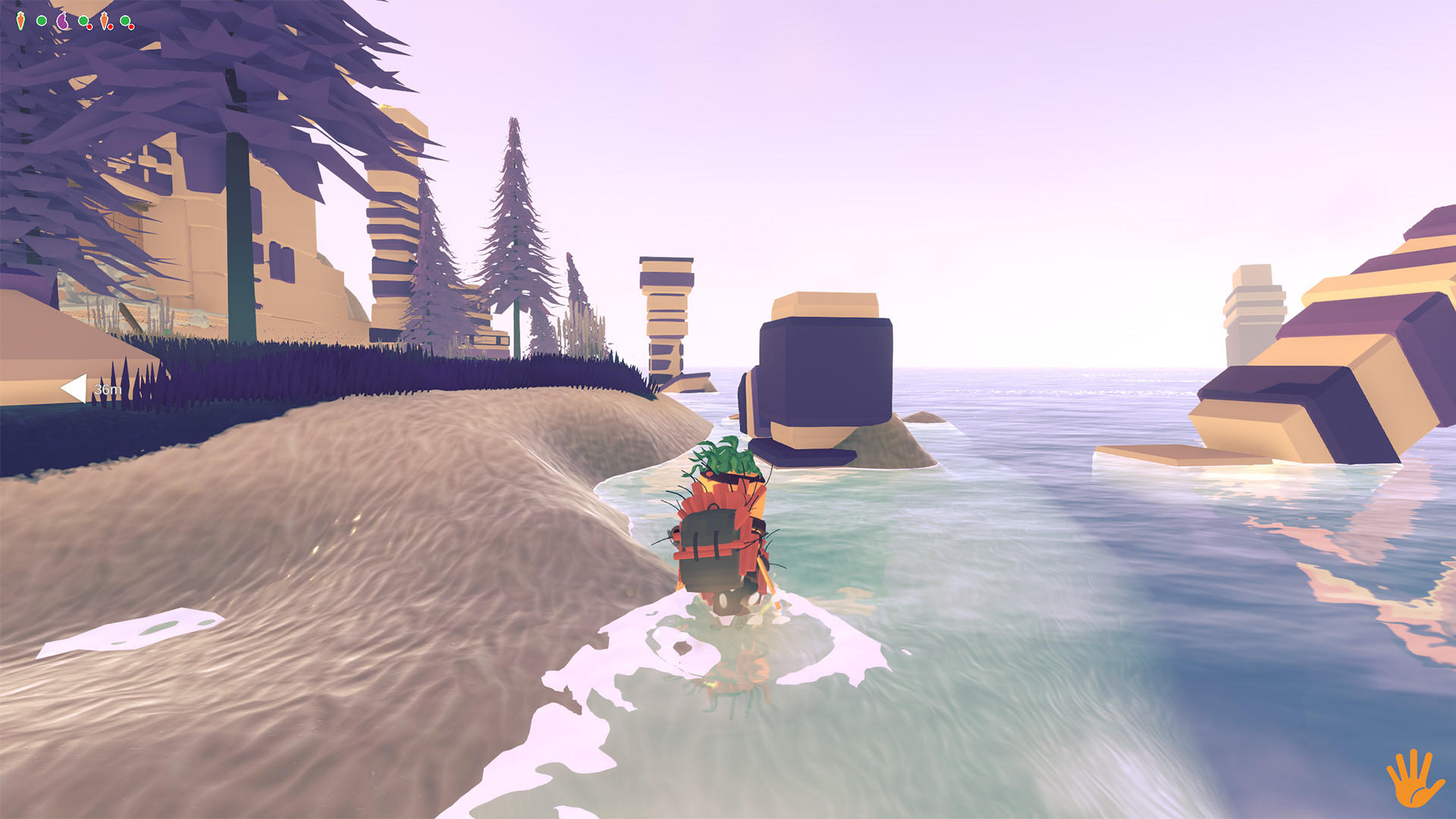Image resolution: width=1456 pixels, height=819 pixels.
Task: Click the first carrot icon in the HUD
Action: tap(20, 21)
